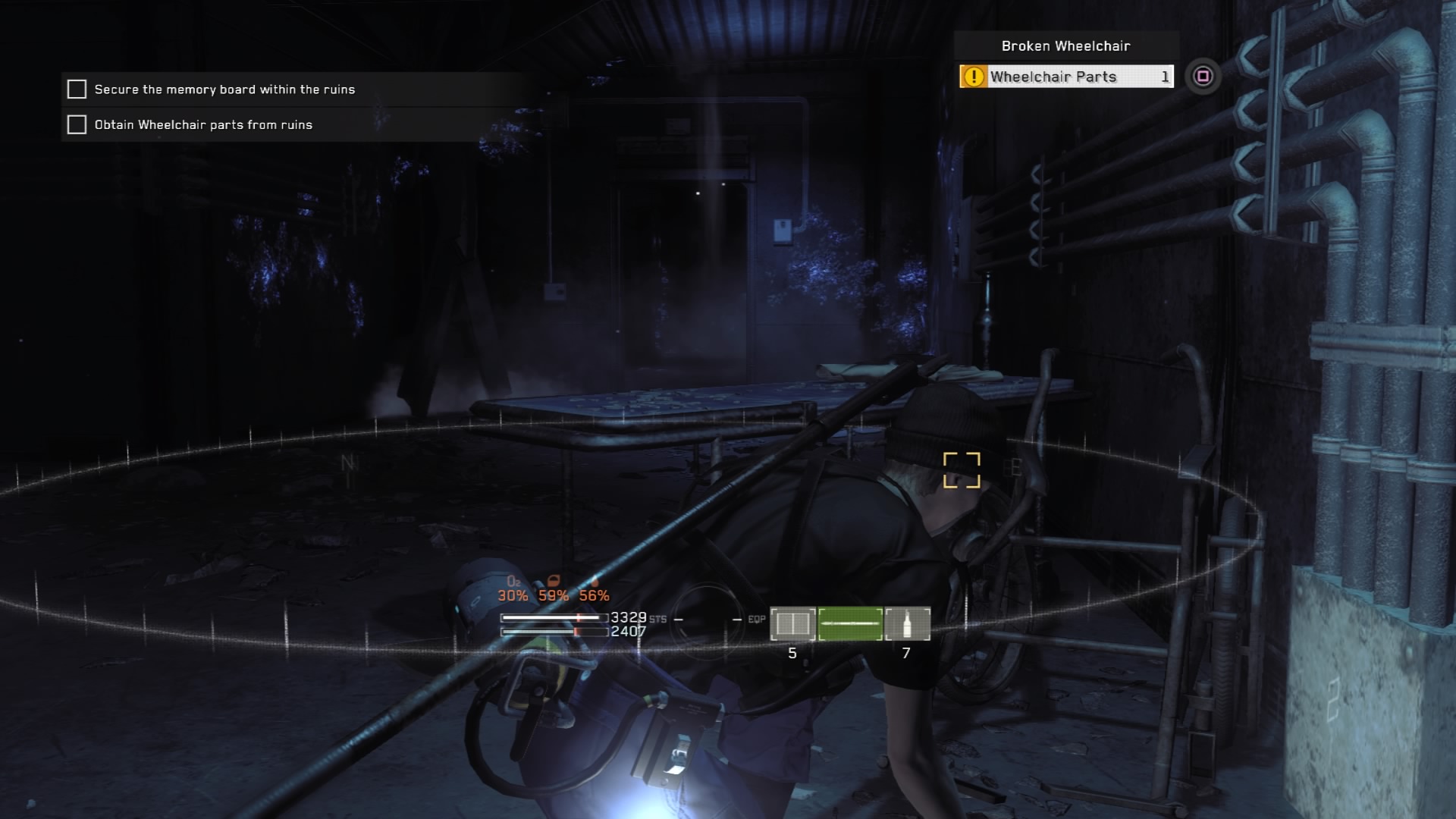Select the fence gadget equipment slot
The height and width of the screenshot is (819, 1456).
tap(792, 624)
